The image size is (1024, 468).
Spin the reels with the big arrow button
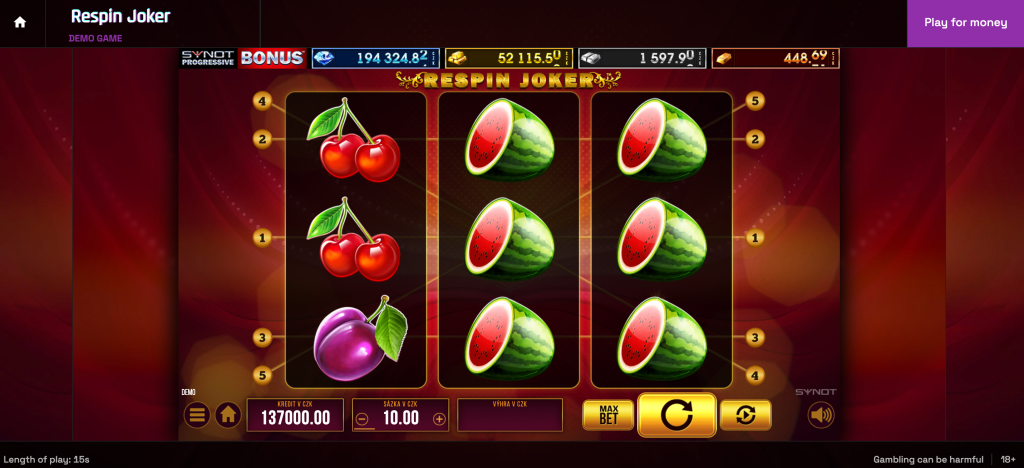click(676, 415)
